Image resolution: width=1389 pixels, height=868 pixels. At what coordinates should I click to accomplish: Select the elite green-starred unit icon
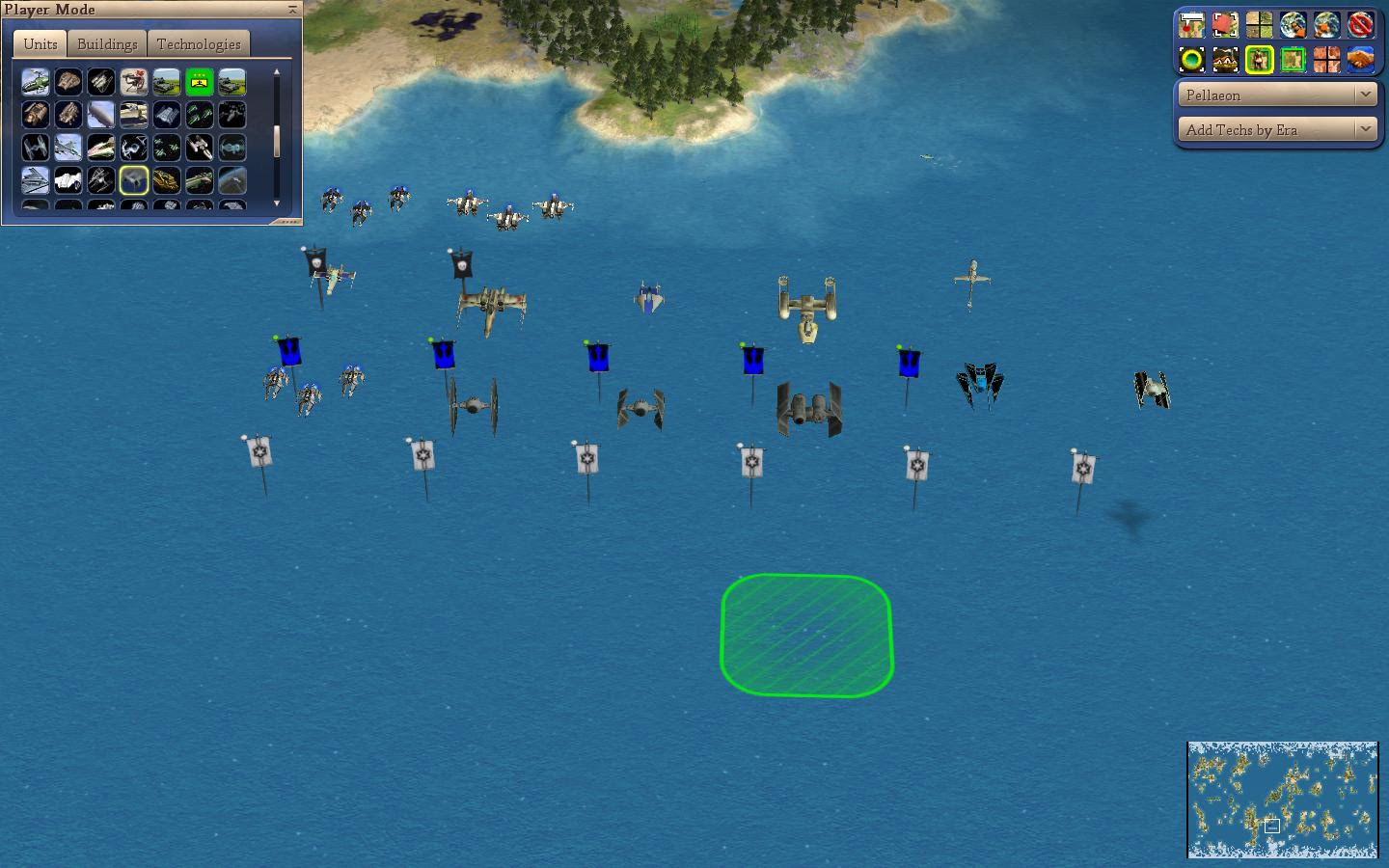[200, 82]
